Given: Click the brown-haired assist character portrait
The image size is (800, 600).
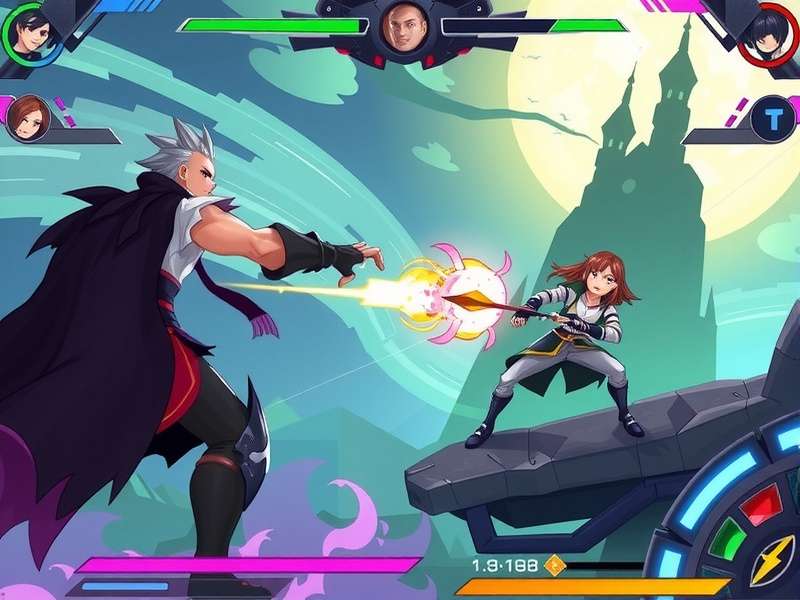Looking at the screenshot, I should click(27, 119).
